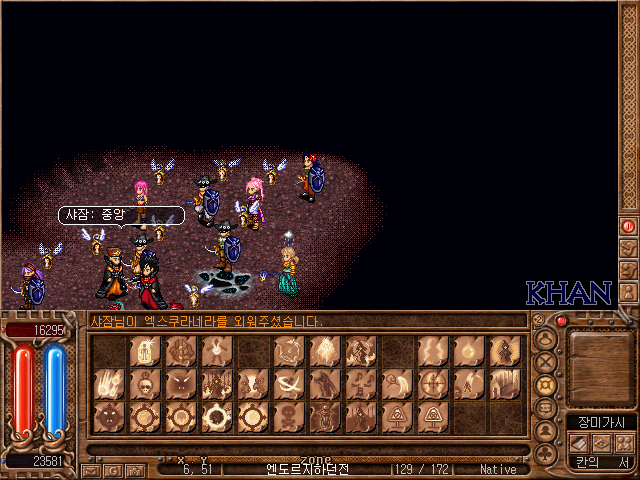The image size is (640, 480).
Task: Click the small red gem button
Action: coord(561,321)
